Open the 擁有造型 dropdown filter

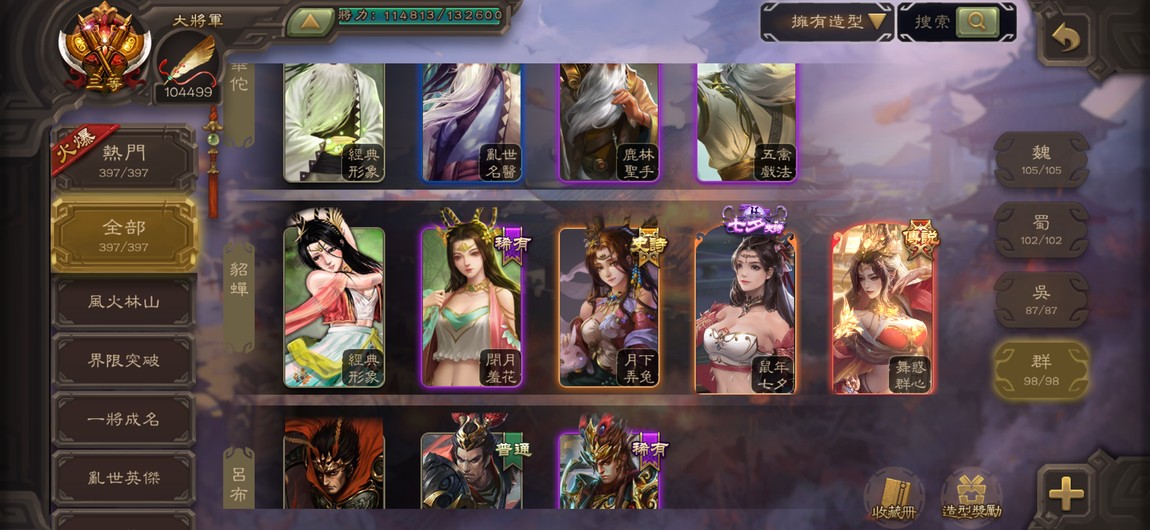coord(826,21)
